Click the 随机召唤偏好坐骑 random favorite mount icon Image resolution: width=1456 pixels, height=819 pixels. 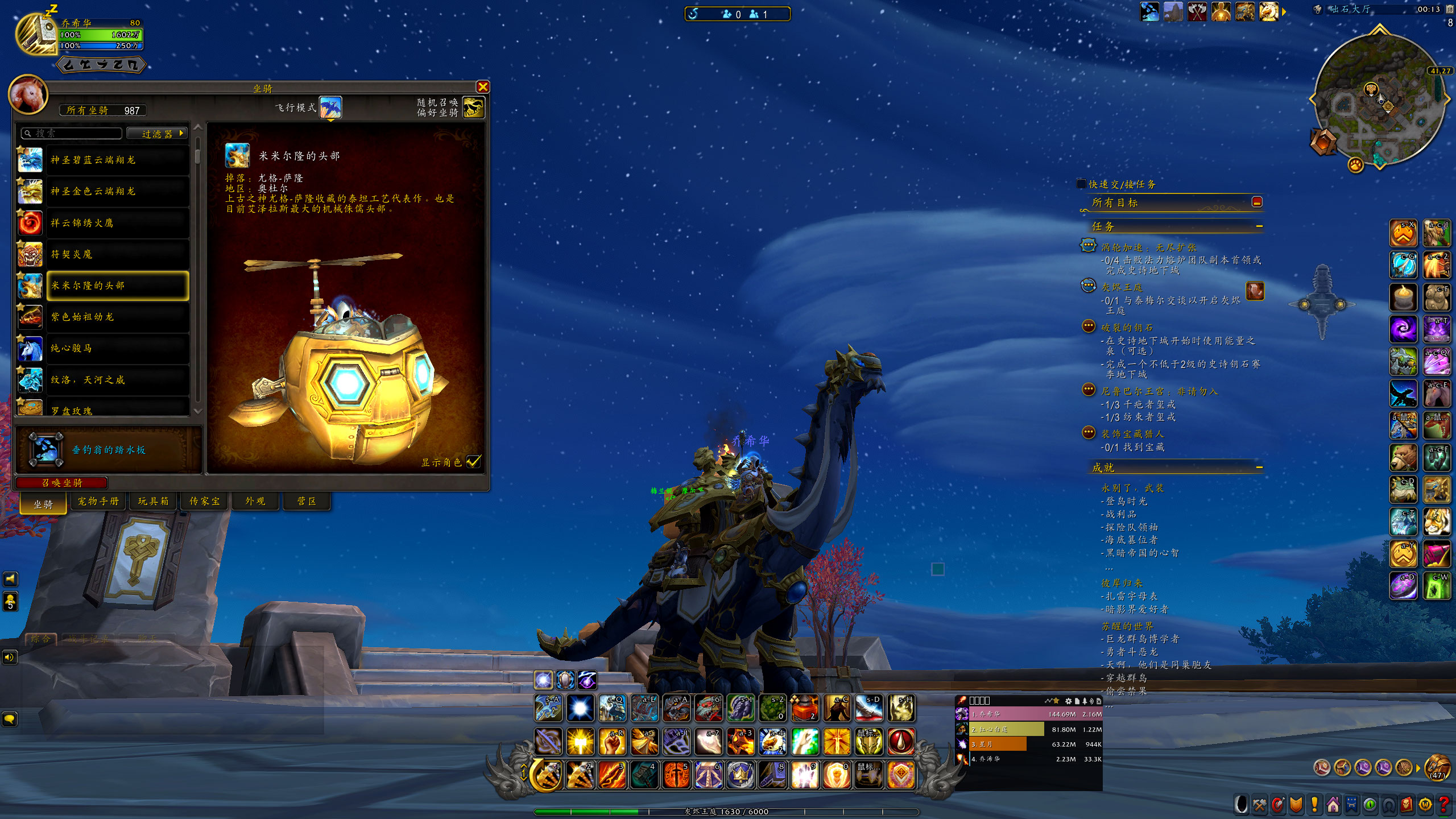point(474,107)
